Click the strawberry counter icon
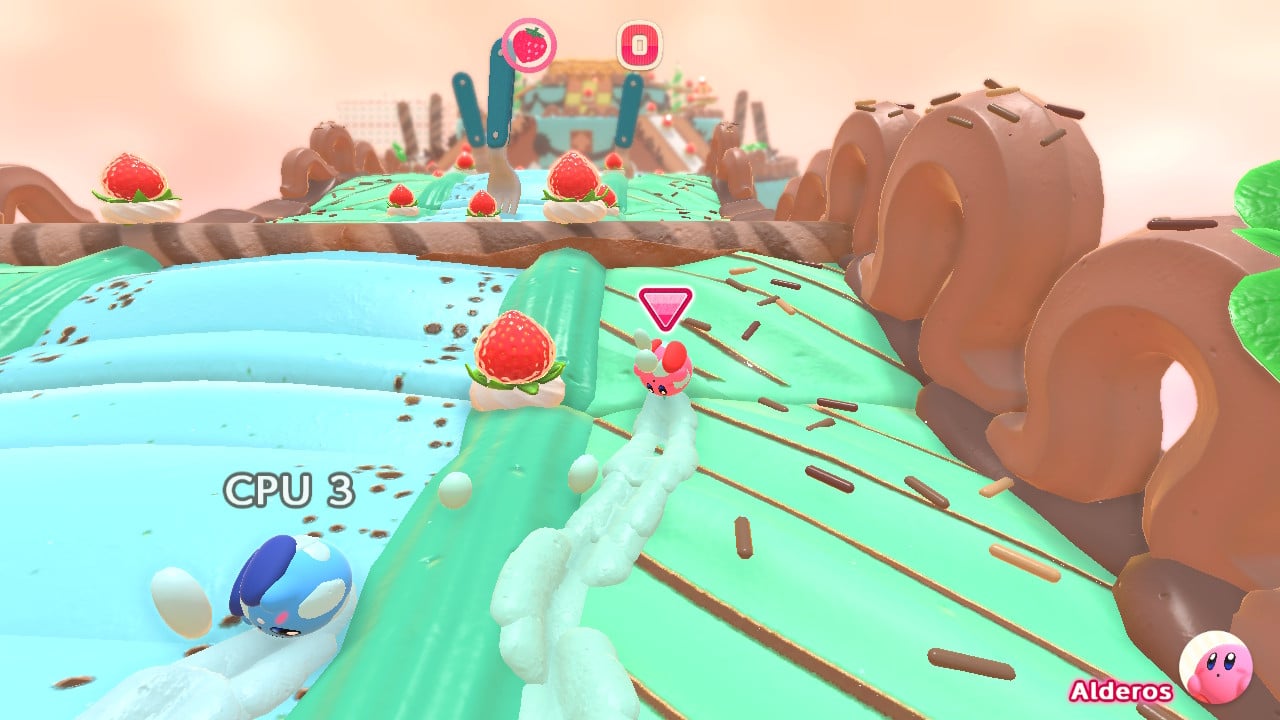Viewport: 1280px width, 720px height. [529, 45]
